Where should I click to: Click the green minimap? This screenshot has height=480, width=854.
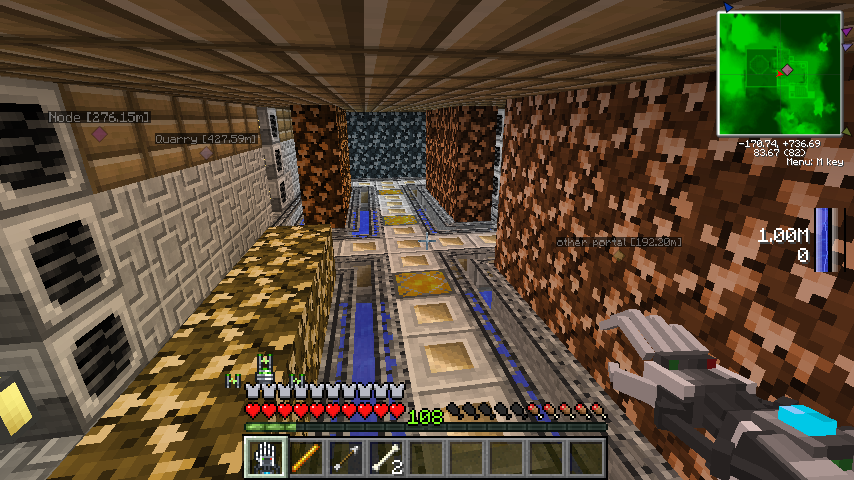point(779,73)
